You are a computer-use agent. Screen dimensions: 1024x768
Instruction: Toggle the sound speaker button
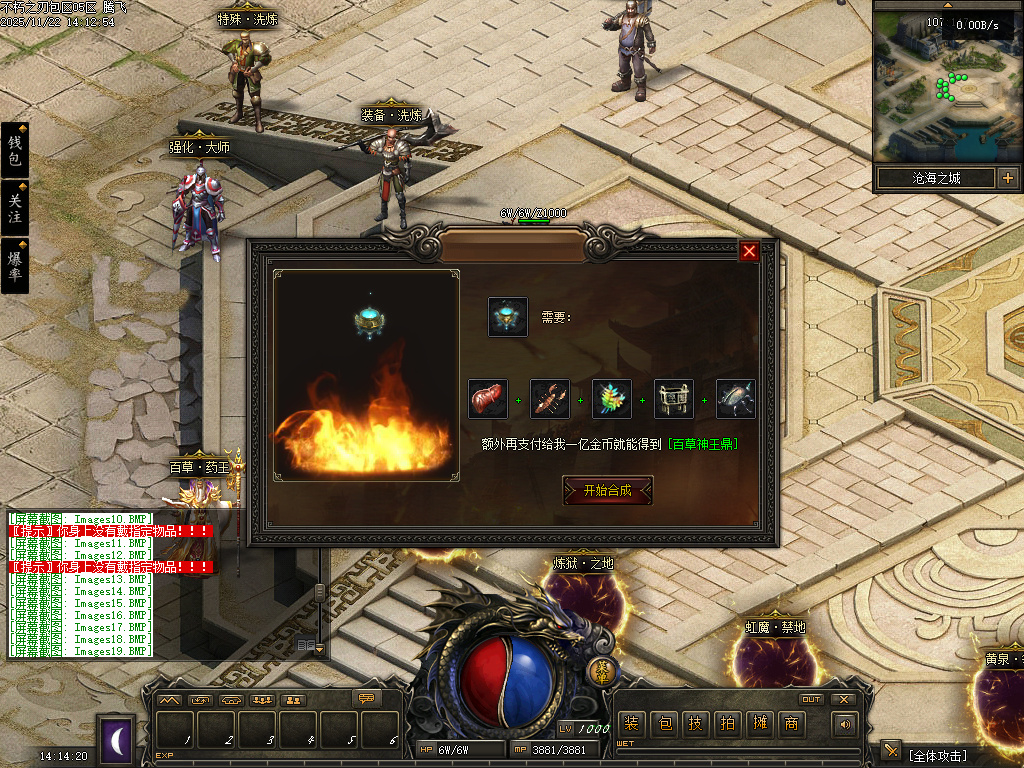tap(846, 724)
